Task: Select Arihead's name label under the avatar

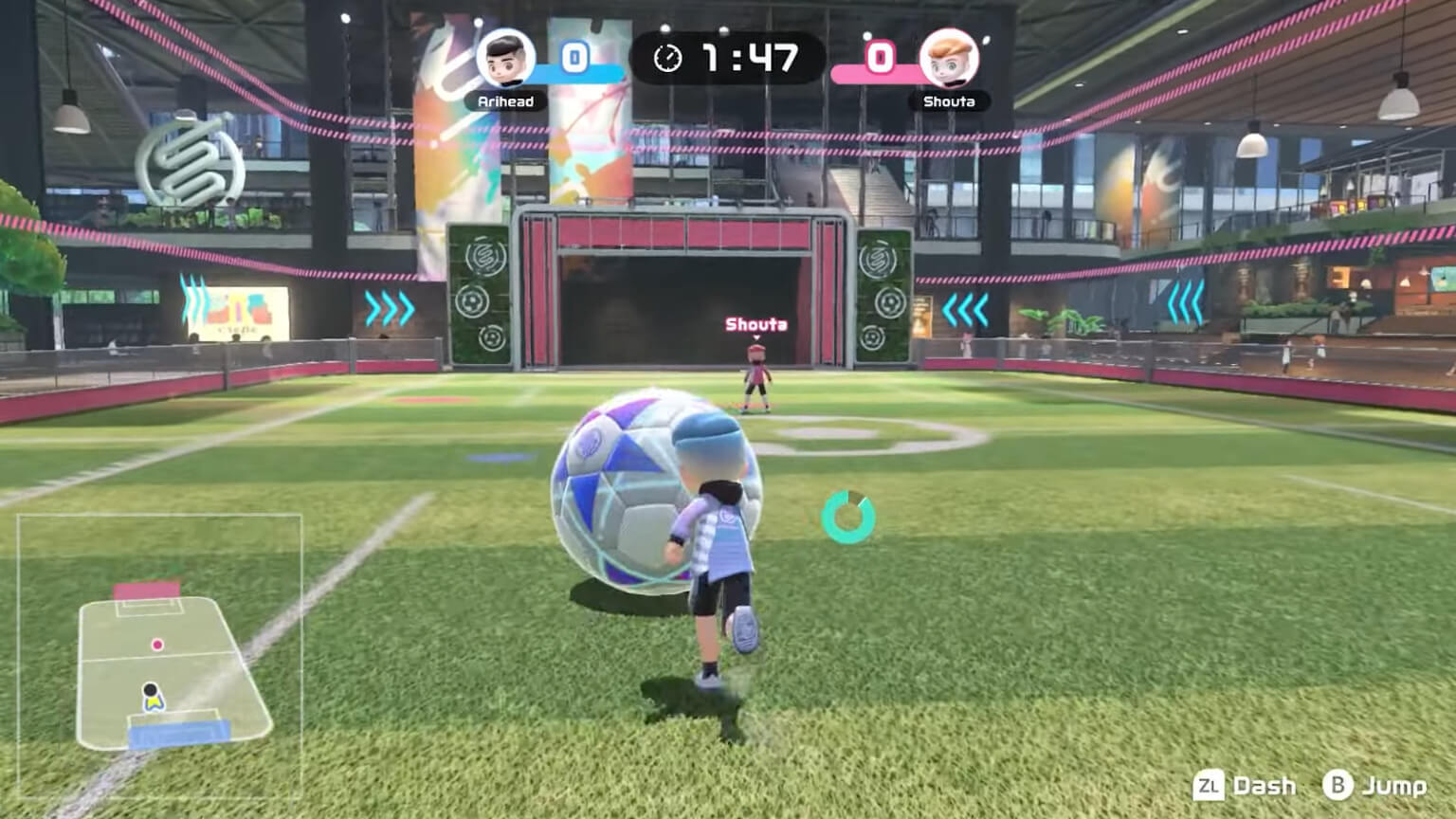Action: click(x=504, y=101)
